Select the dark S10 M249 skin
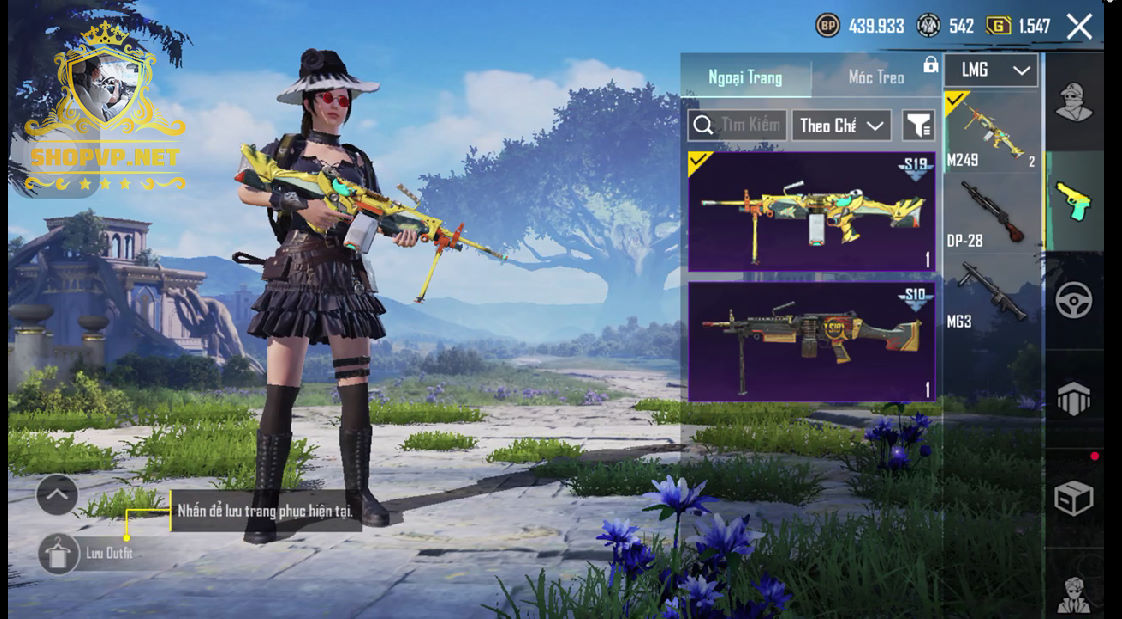1122x619 pixels. (811, 341)
